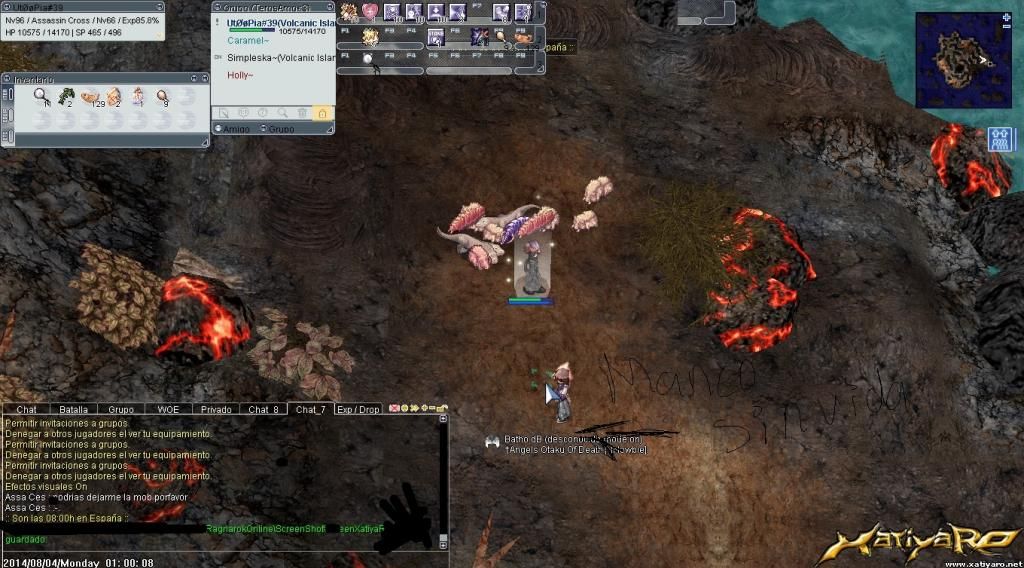
Task: Toggle the blue icon below the minimap
Action: pos(1000,139)
